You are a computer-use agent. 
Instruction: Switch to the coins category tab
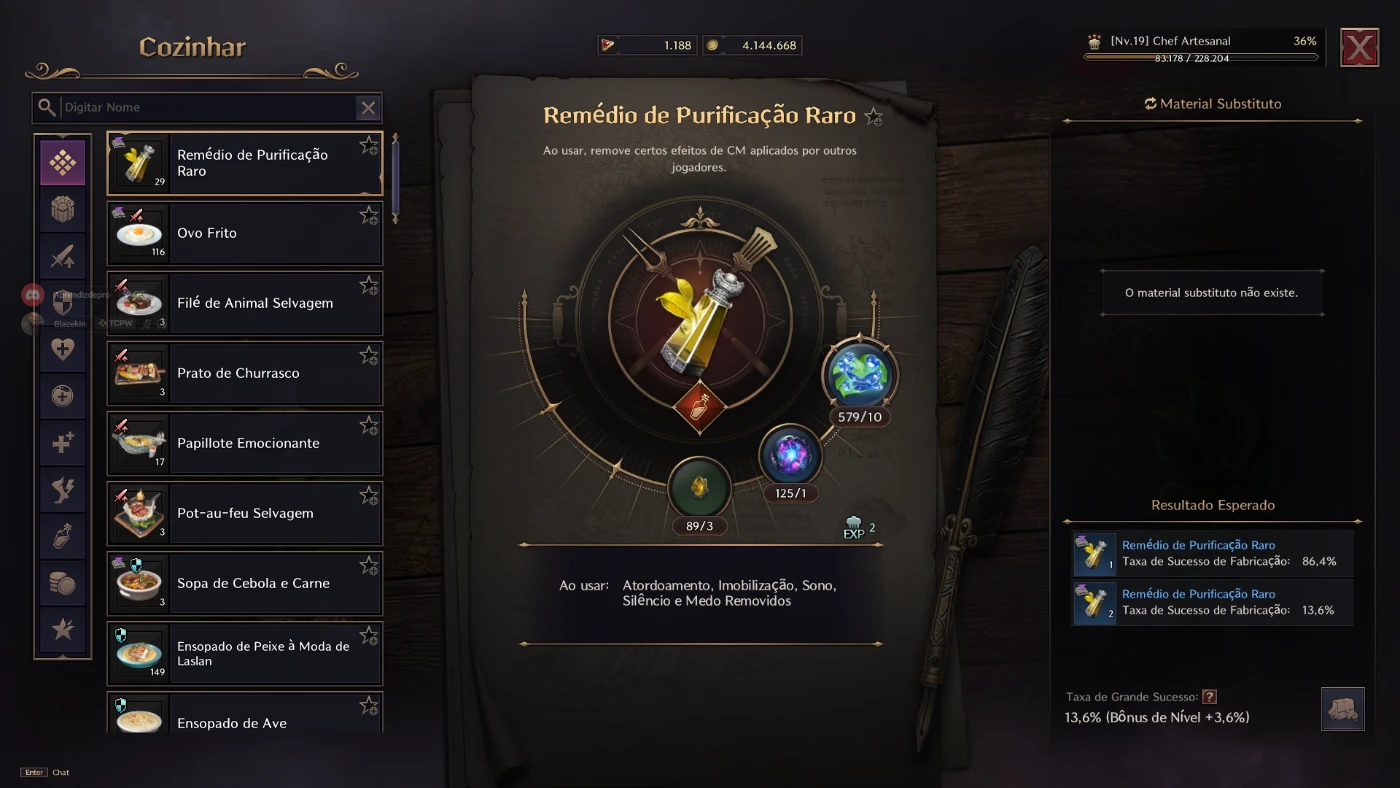[63, 583]
